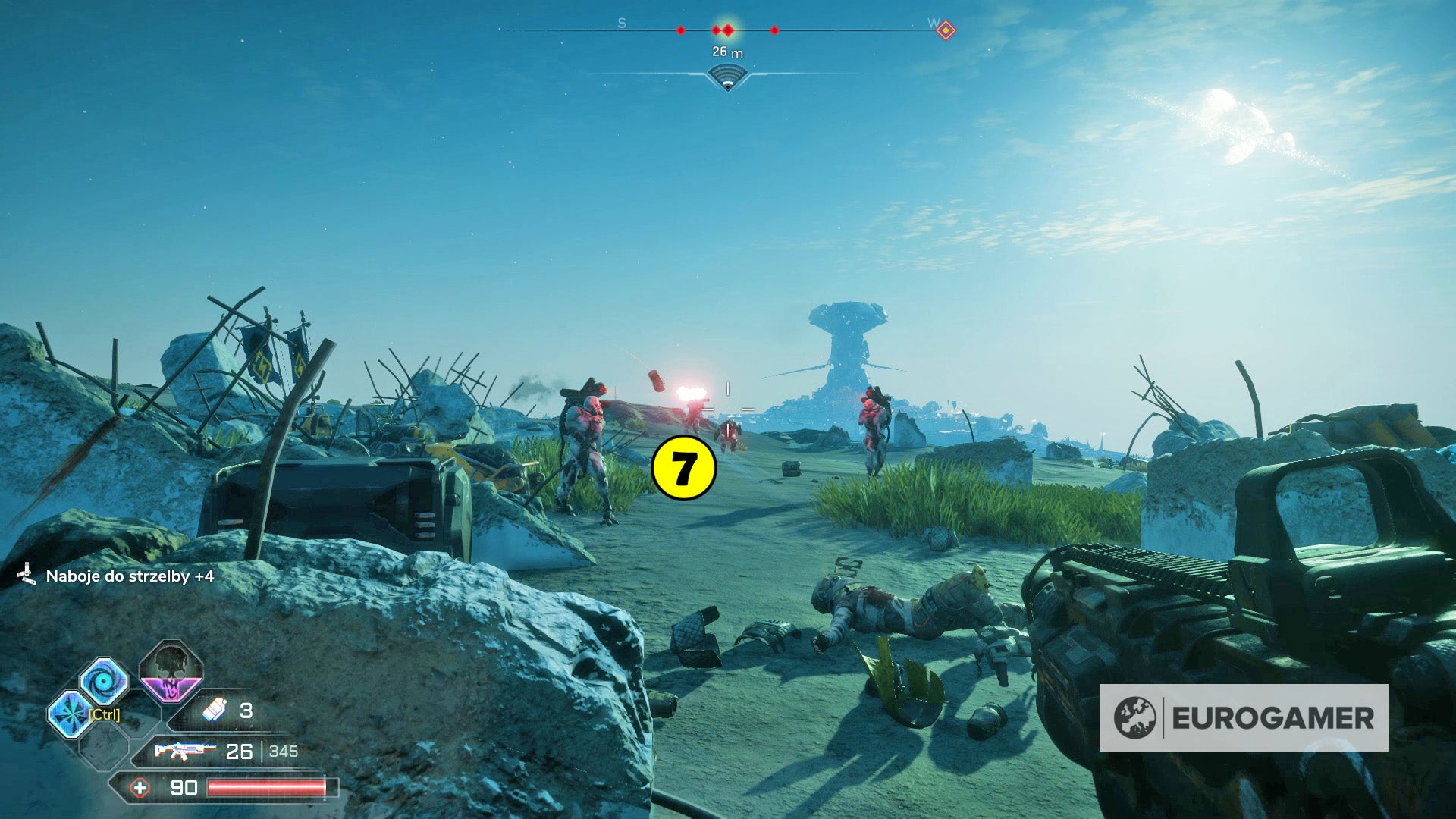Click the red health cross icon
This screenshot has width=1456, height=819.
pos(140,789)
